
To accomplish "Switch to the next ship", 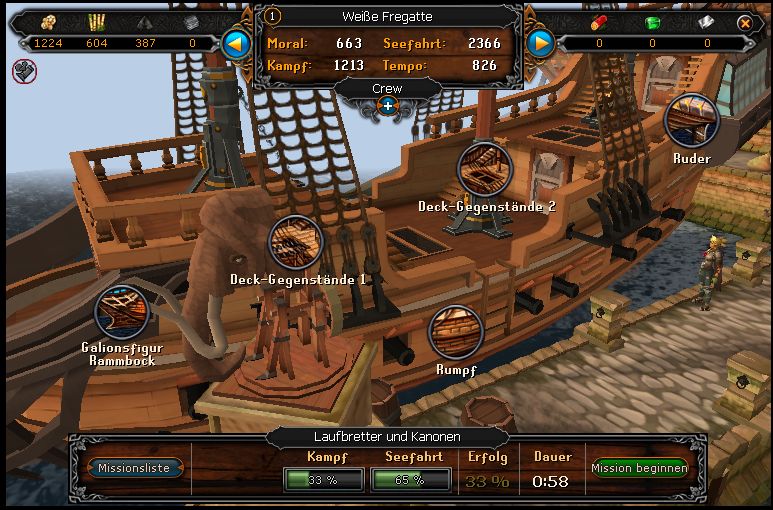I will 540,43.
